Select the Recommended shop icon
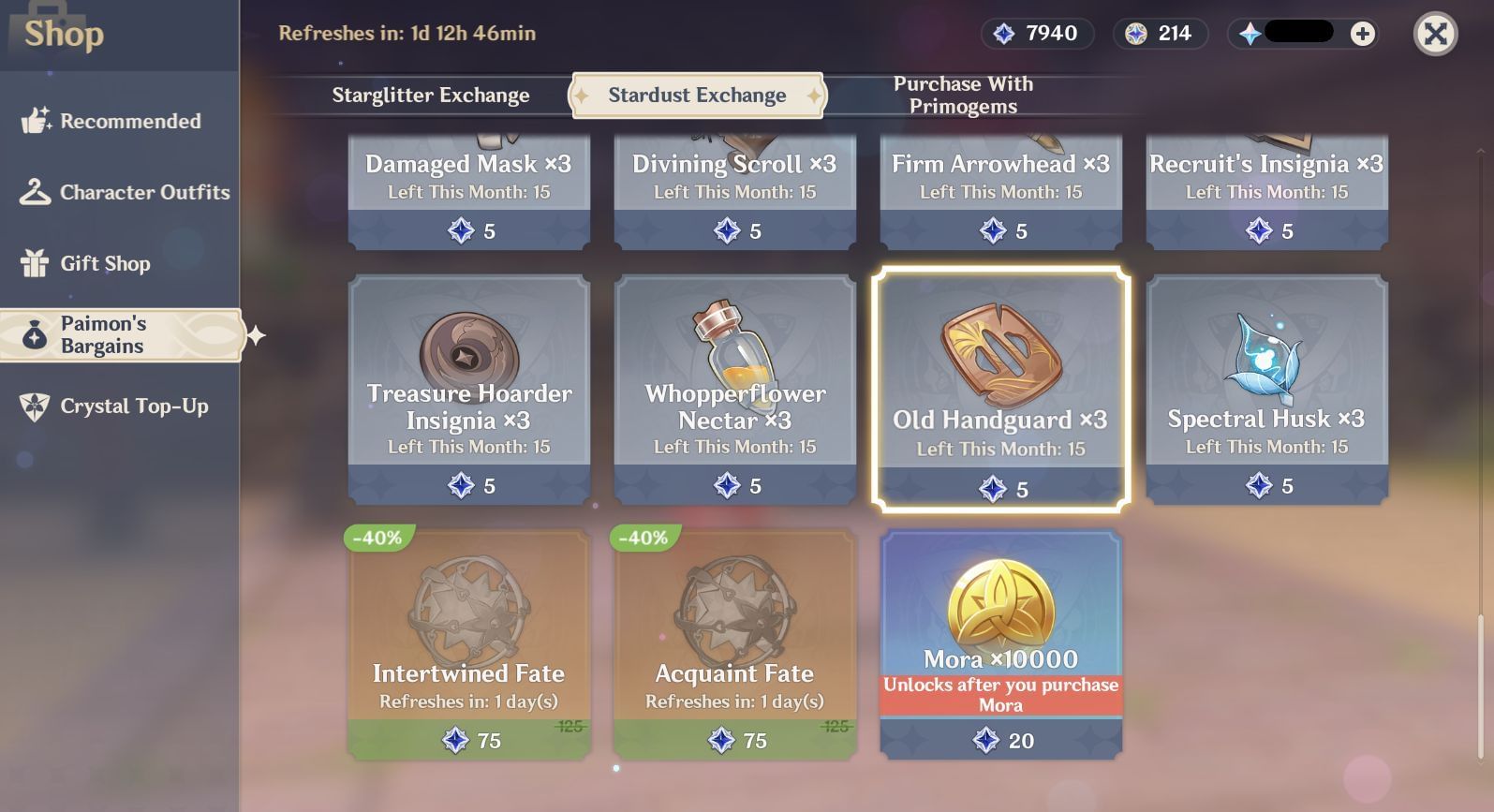1494x812 pixels. [34, 120]
